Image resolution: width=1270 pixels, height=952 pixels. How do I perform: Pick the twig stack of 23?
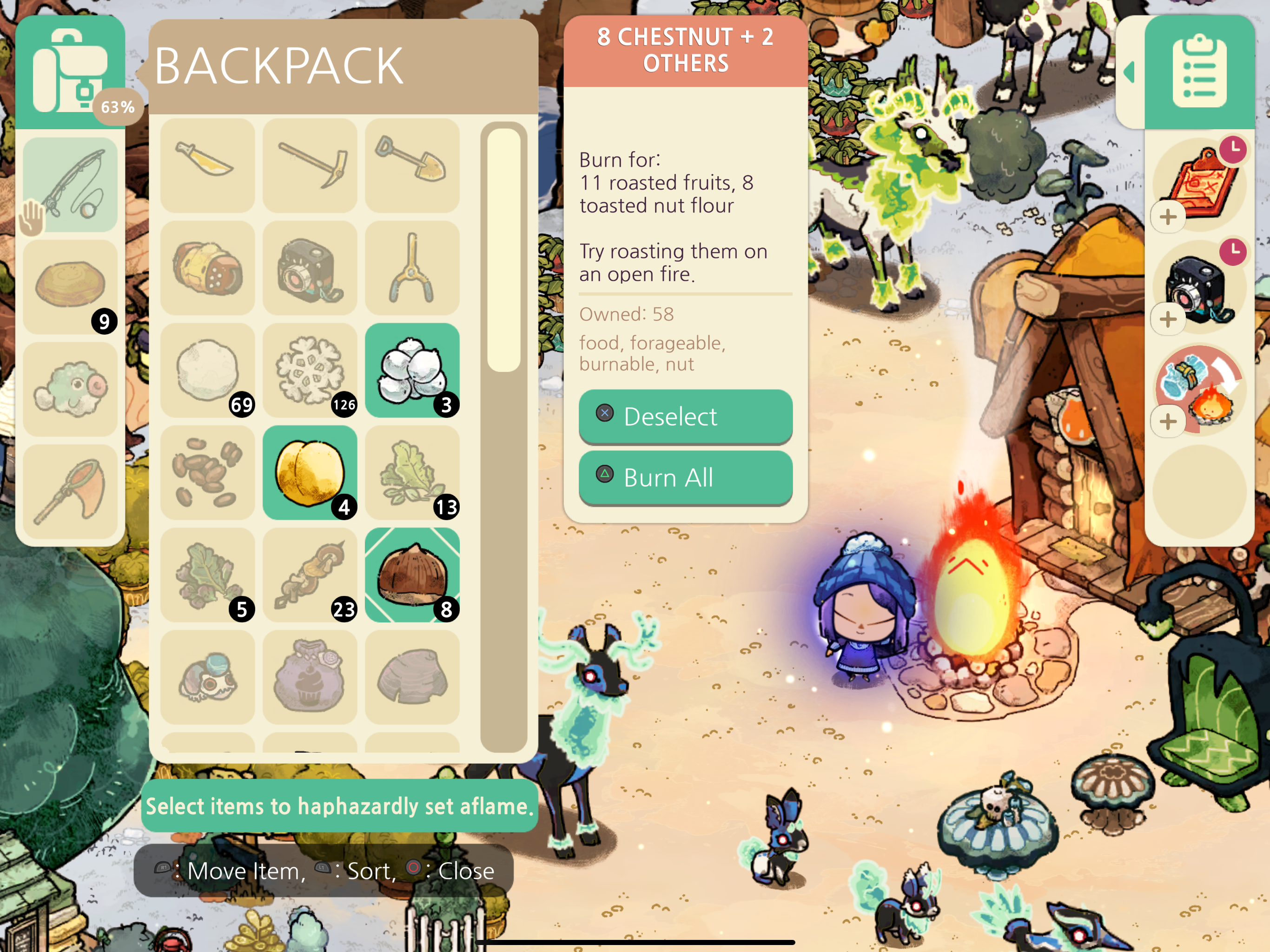(x=310, y=575)
